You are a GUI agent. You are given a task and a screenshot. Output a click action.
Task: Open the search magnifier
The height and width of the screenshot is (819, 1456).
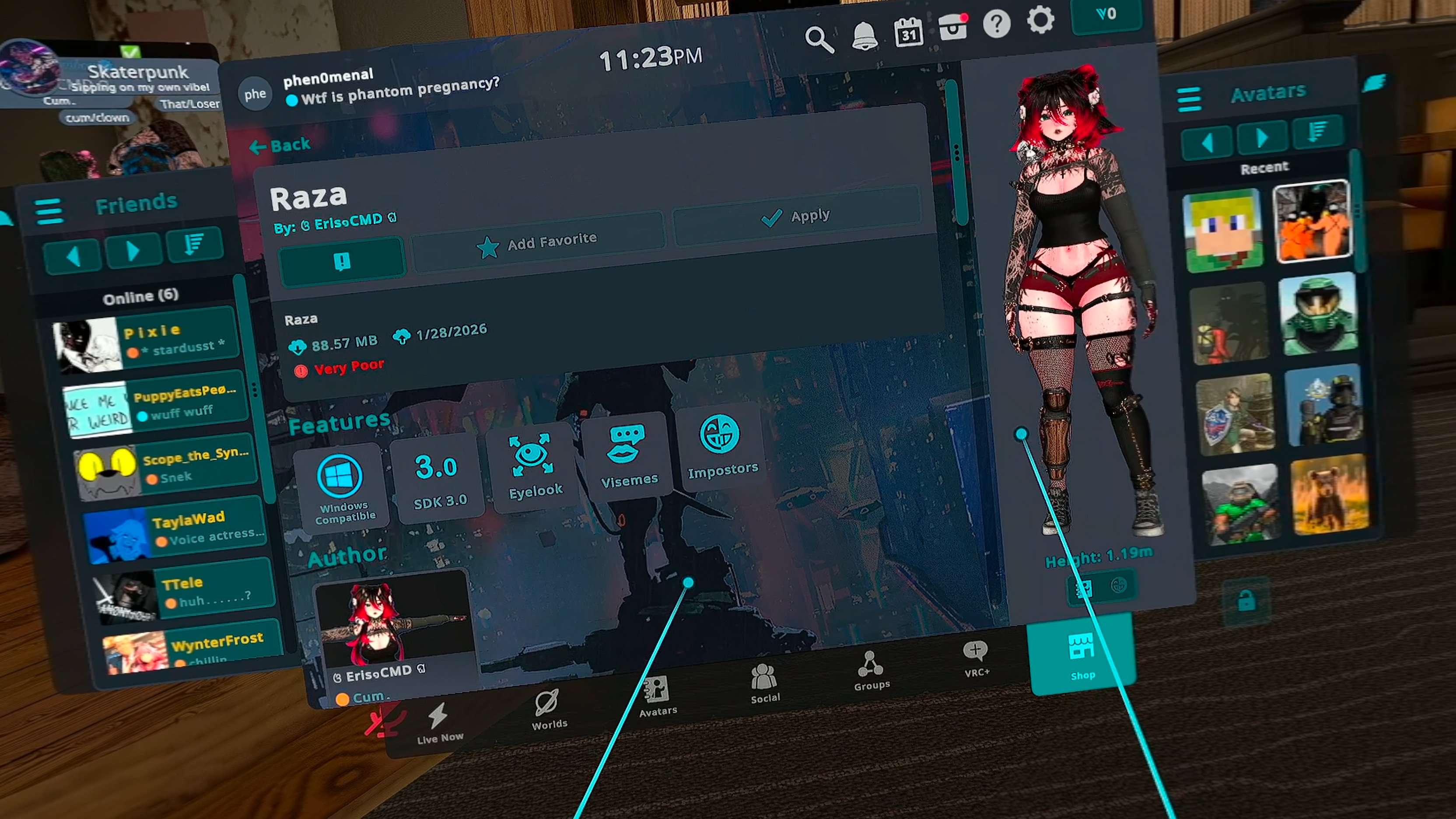coord(819,39)
